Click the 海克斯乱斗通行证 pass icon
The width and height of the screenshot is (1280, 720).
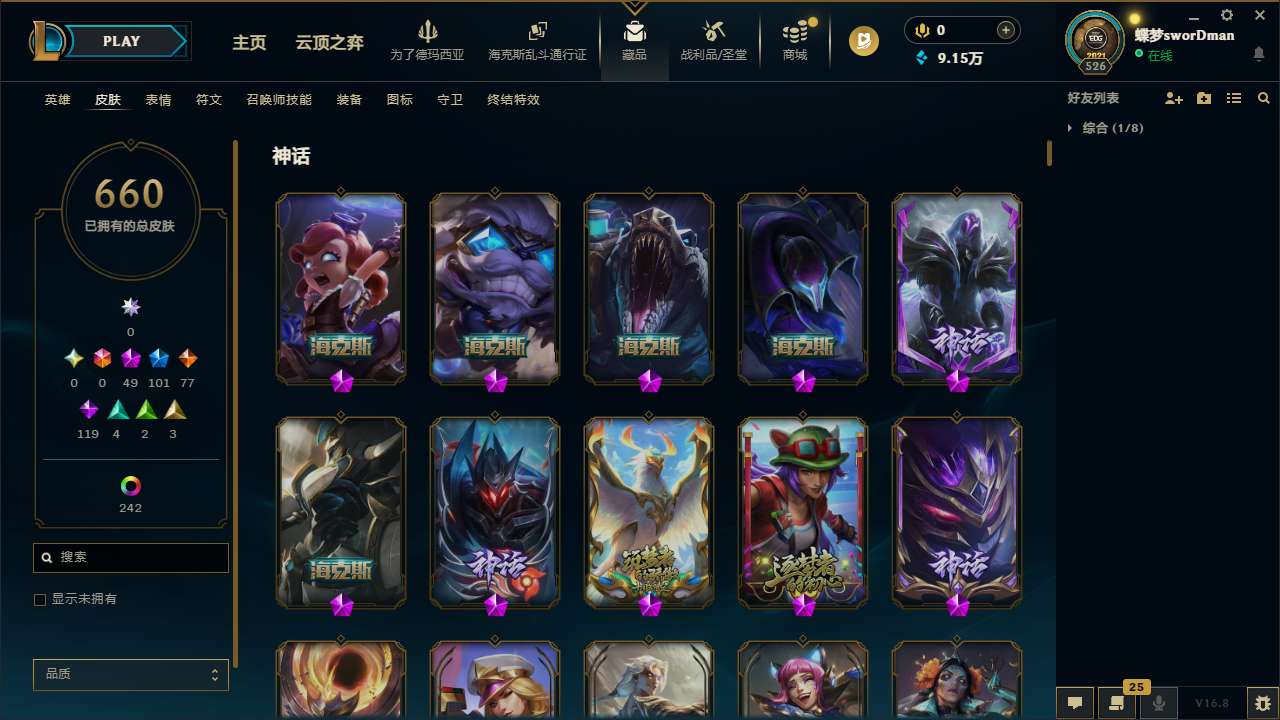click(537, 35)
